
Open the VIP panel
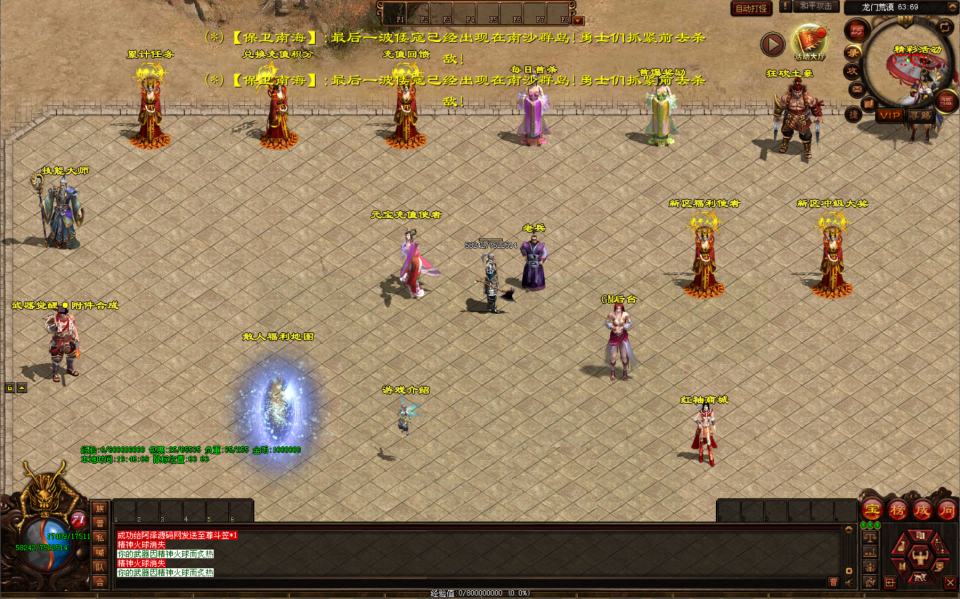tap(889, 115)
